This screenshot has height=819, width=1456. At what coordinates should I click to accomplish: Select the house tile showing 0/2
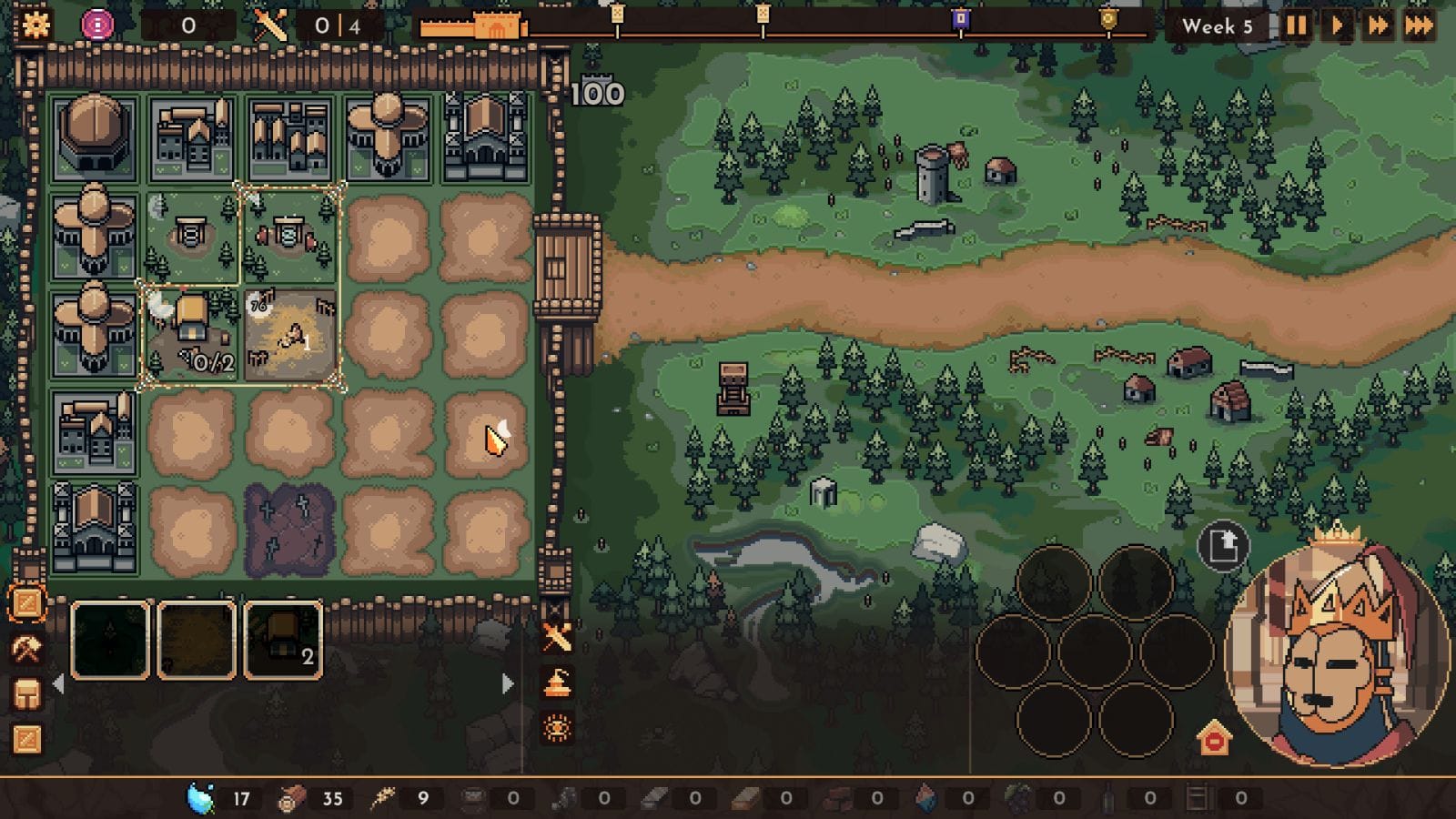(x=191, y=334)
